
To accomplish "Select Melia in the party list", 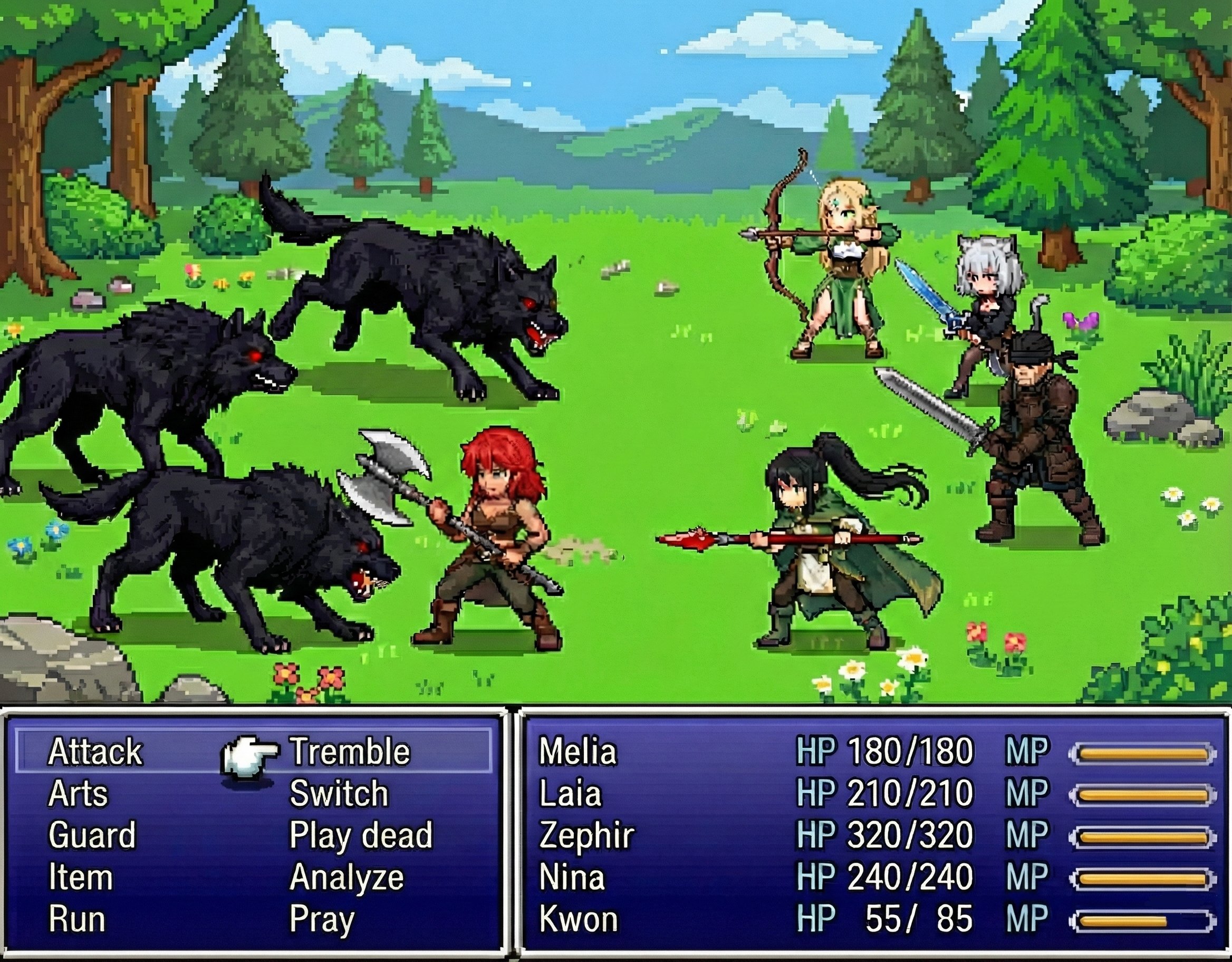I will [577, 752].
